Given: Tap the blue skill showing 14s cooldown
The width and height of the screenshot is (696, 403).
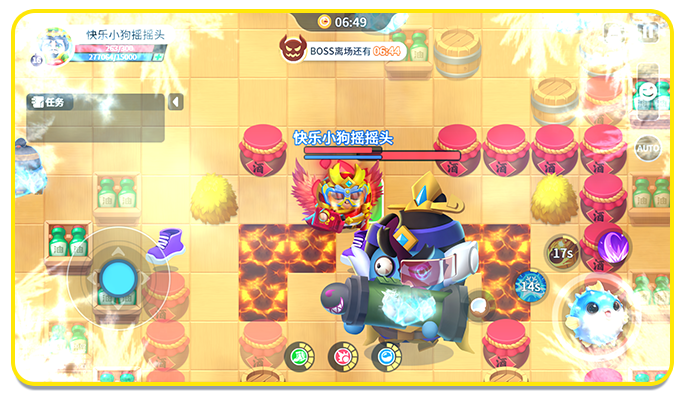Looking at the screenshot, I should tap(531, 287).
